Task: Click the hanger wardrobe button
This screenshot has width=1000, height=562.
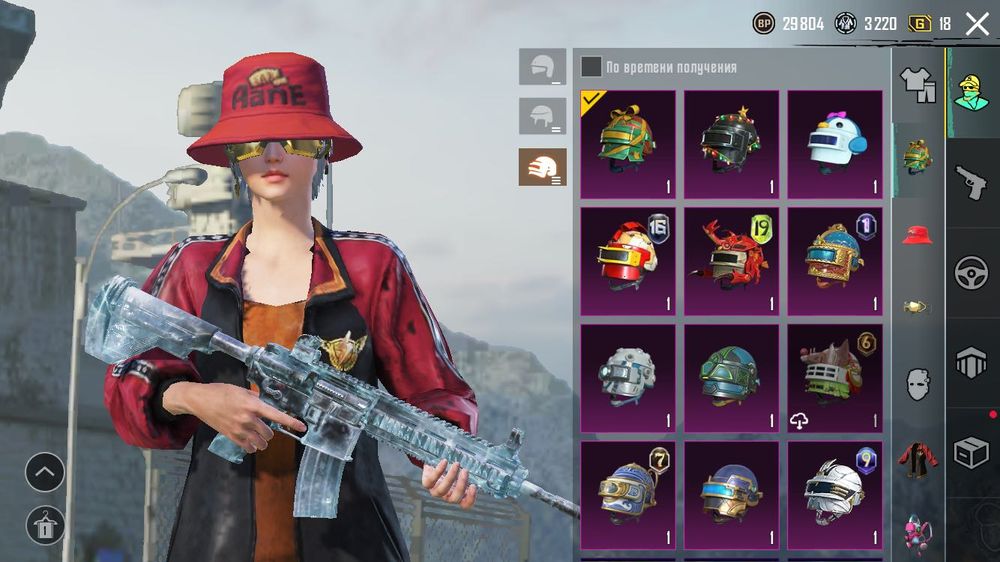Action: [x=45, y=525]
